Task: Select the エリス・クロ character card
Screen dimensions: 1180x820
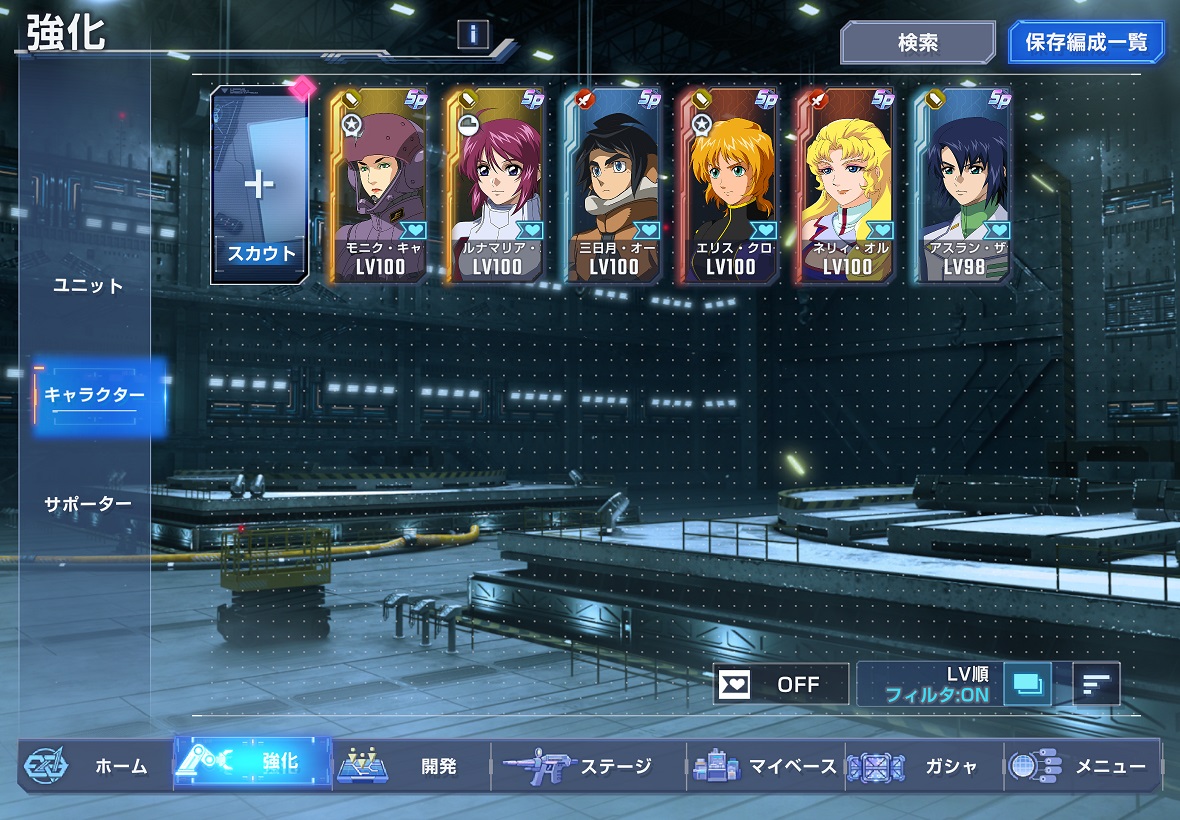Action: click(x=730, y=186)
